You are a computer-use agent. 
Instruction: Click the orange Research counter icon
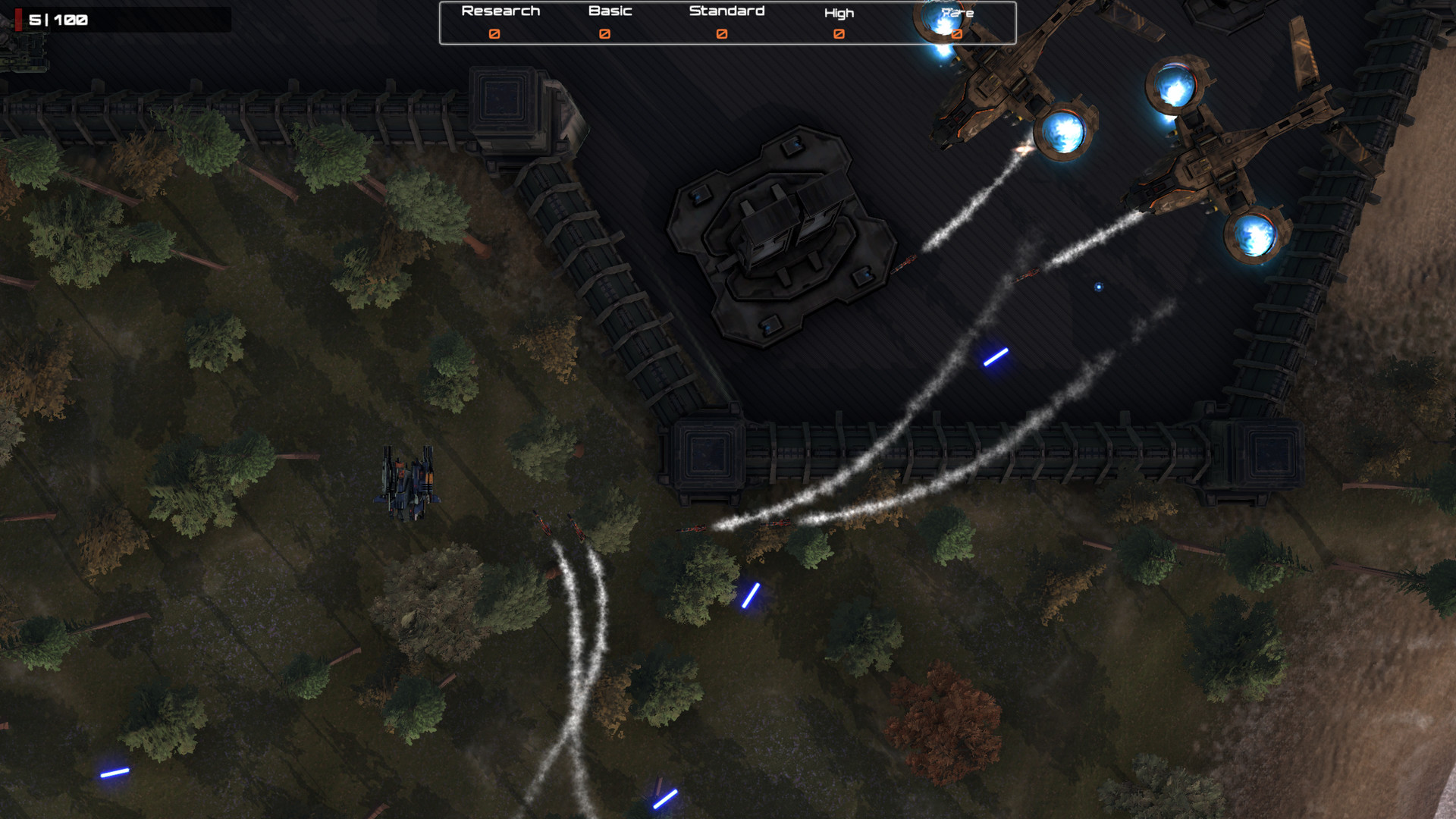[x=495, y=33]
